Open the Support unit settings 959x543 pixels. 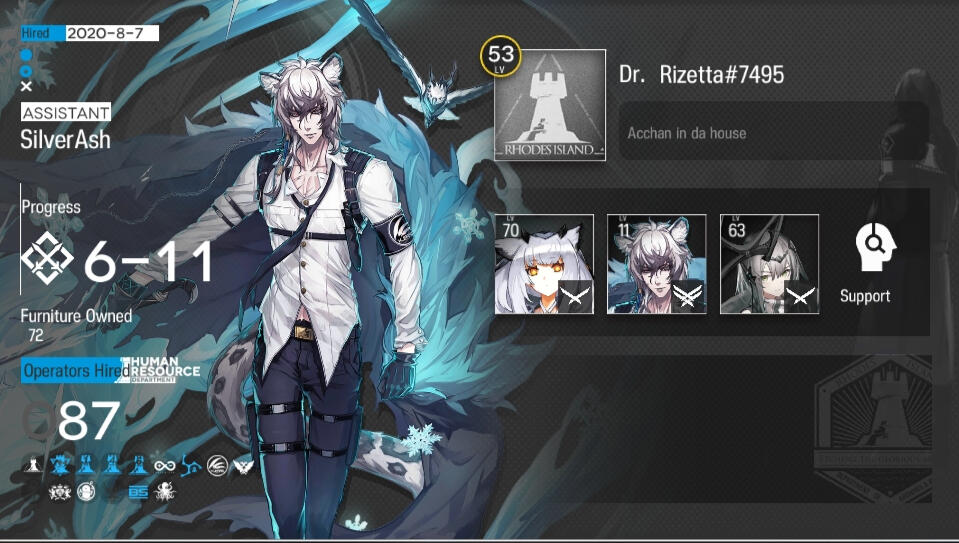[x=865, y=262]
